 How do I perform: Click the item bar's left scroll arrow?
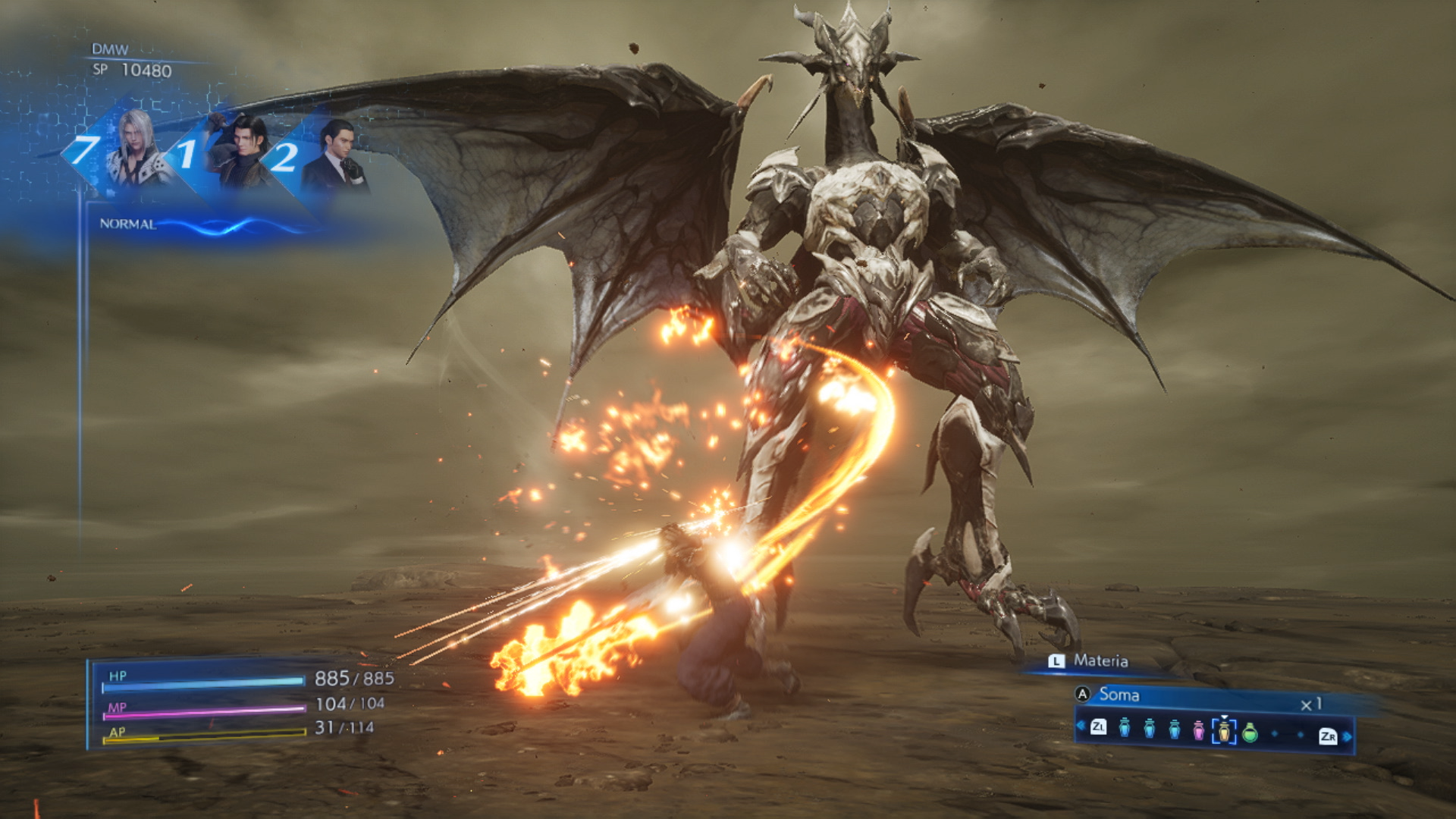[x=1080, y=726]
